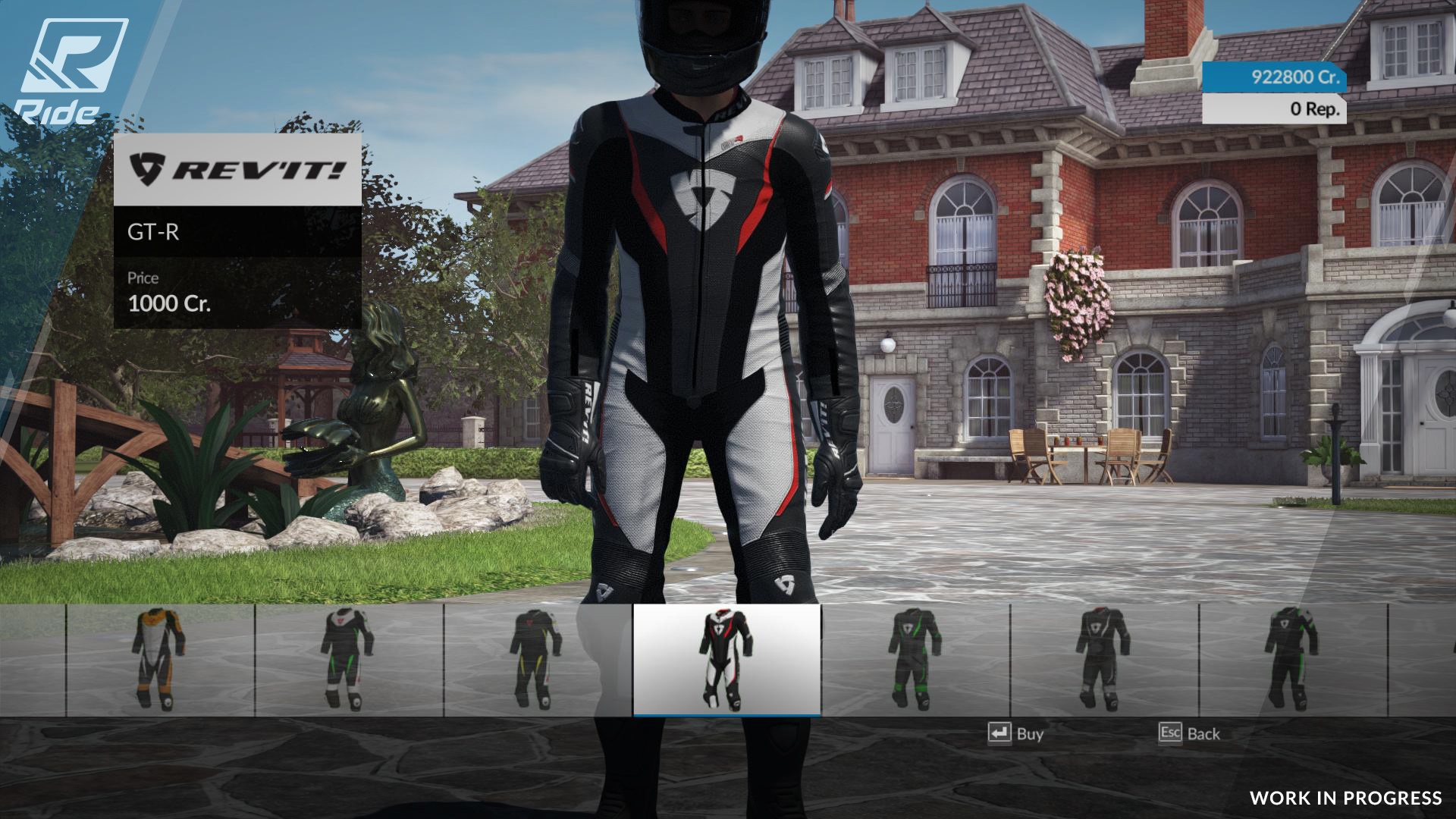Viewport: 1456px width, 819px height.
Task: Select the orange and white suit thumbnail
Action: click(160, 660)
